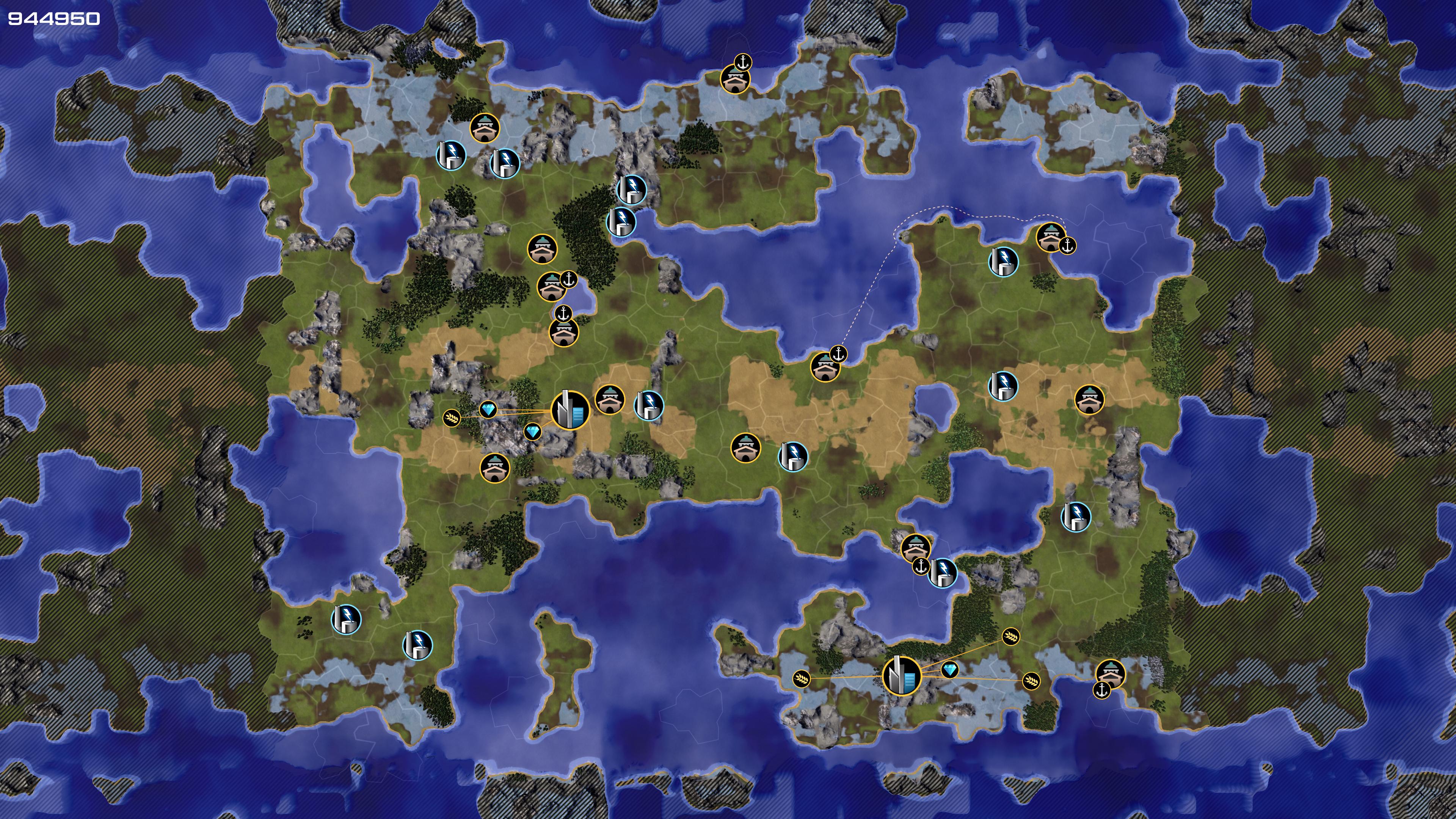Click the diamond marker beside the three-wheat city
Screen dimensions: 1456x819
pyautogui.click(x=949, y=670)
